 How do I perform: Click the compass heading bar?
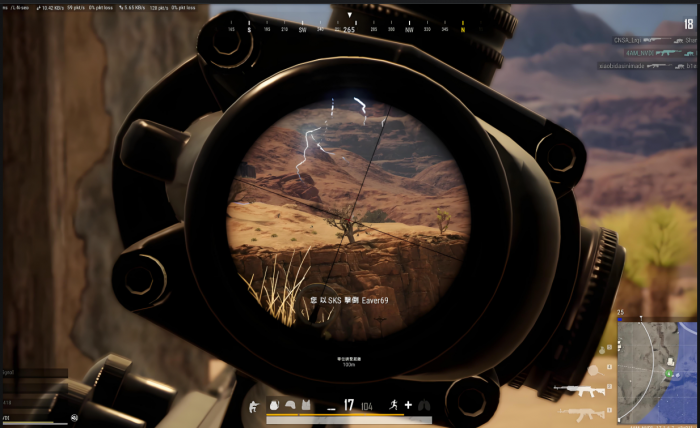349,29
